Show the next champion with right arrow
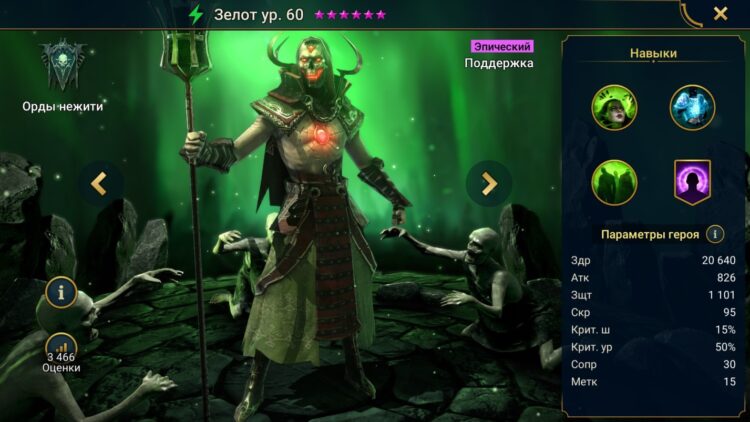 pyautogui.click(x=489, y=183)
